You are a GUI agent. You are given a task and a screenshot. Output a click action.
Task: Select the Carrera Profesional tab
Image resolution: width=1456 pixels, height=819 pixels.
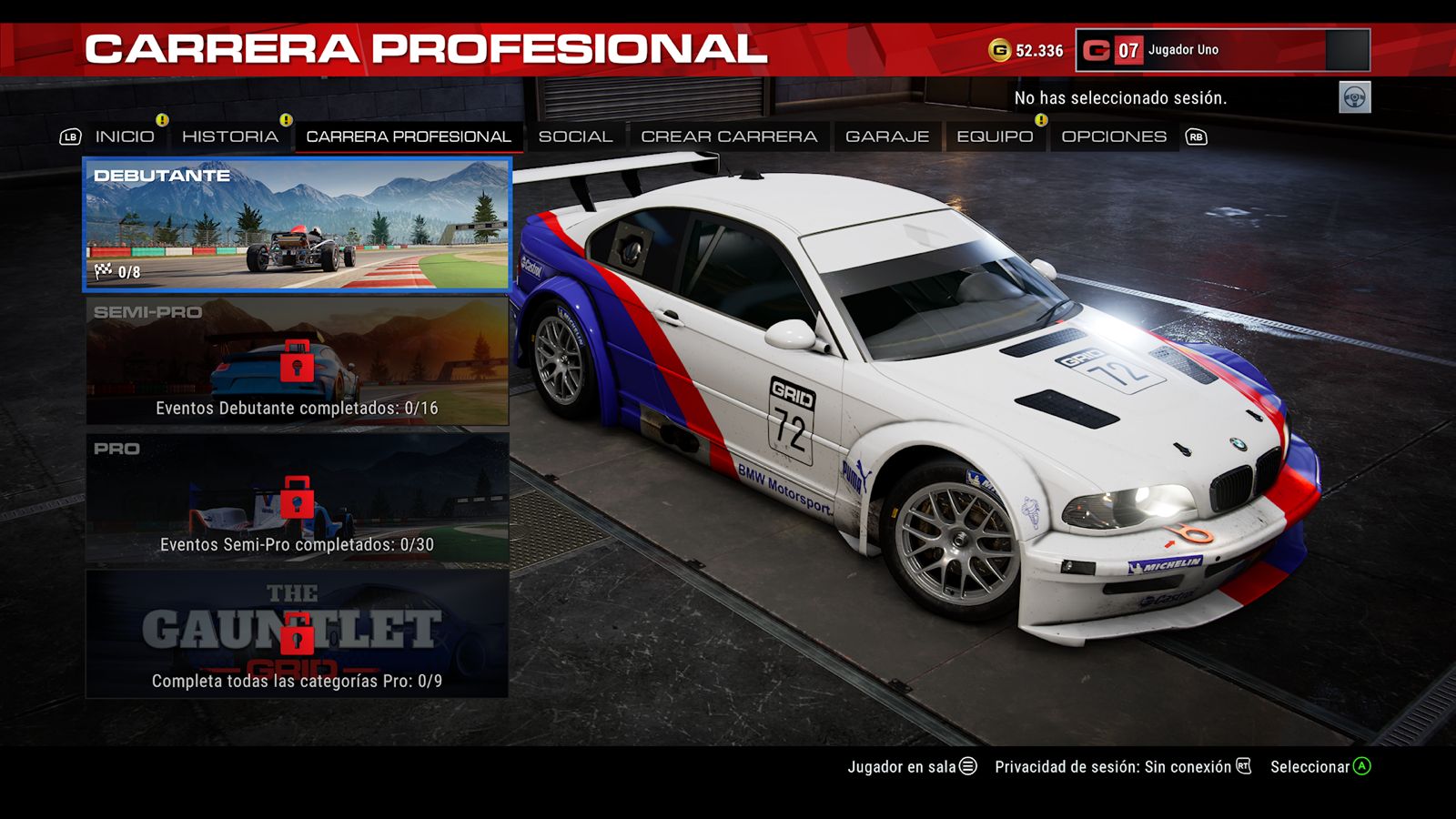click(408, 136)
